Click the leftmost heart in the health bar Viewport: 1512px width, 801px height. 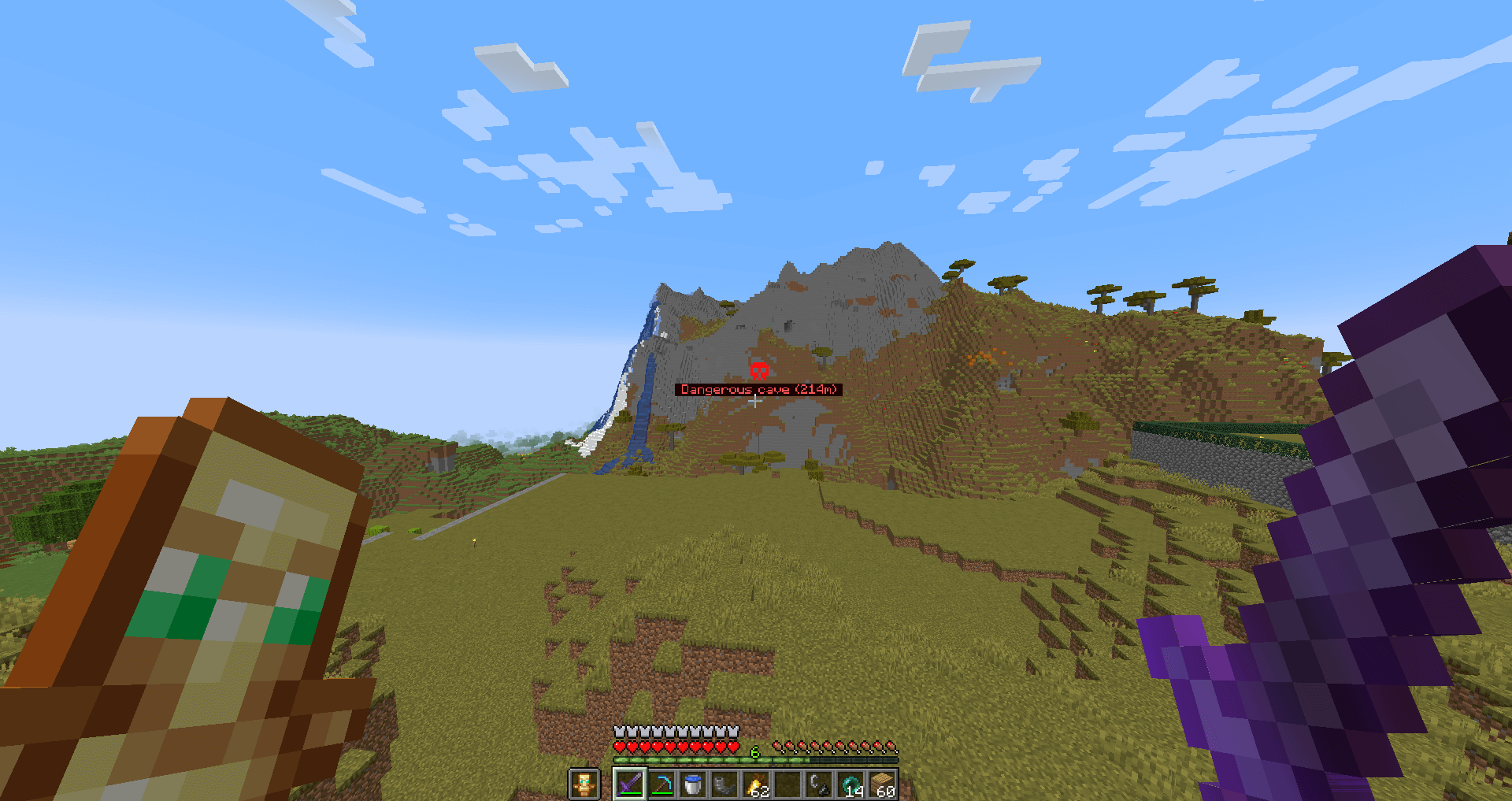pos(620,747)
